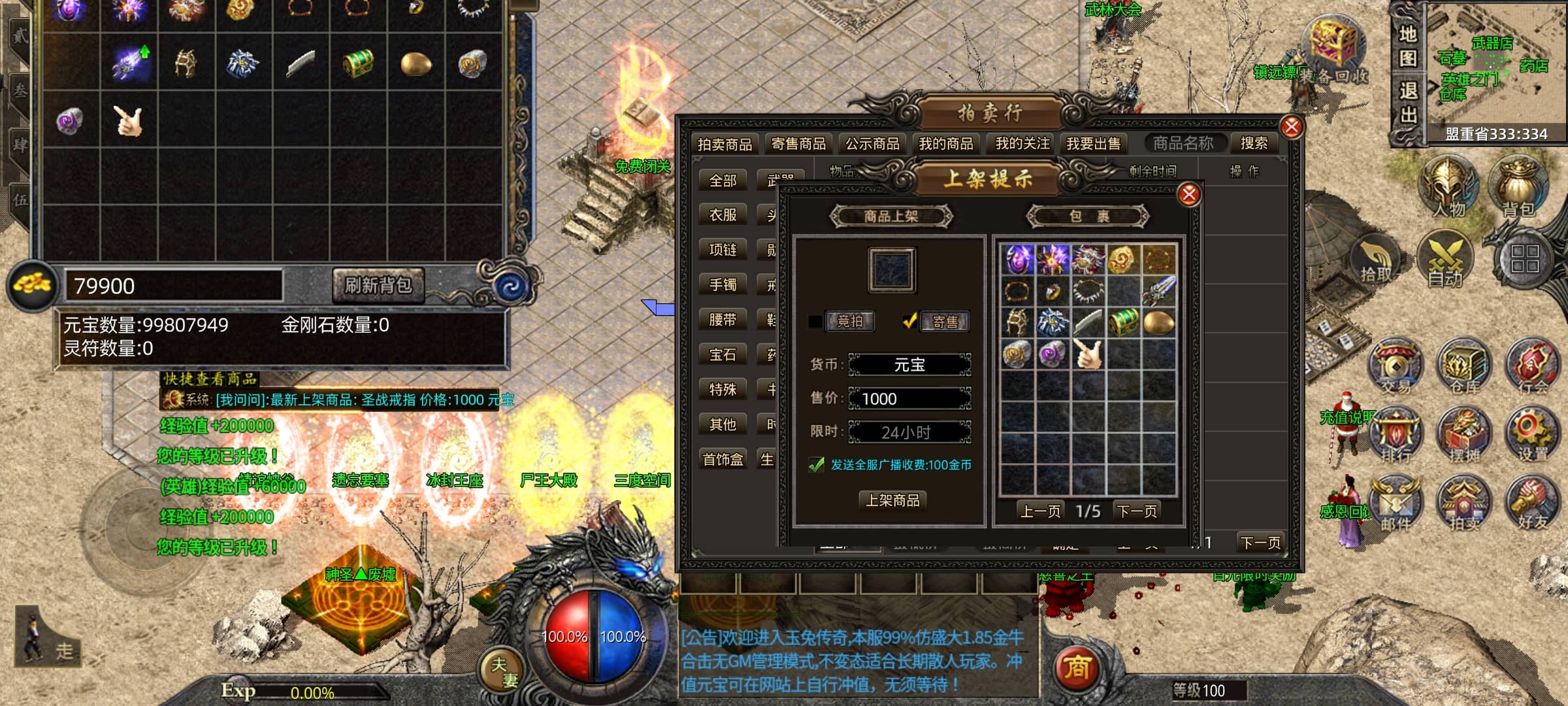The image size is (1568, 706).
Task: Switch to the 寄售商品 tab
Action: (798, 144)
